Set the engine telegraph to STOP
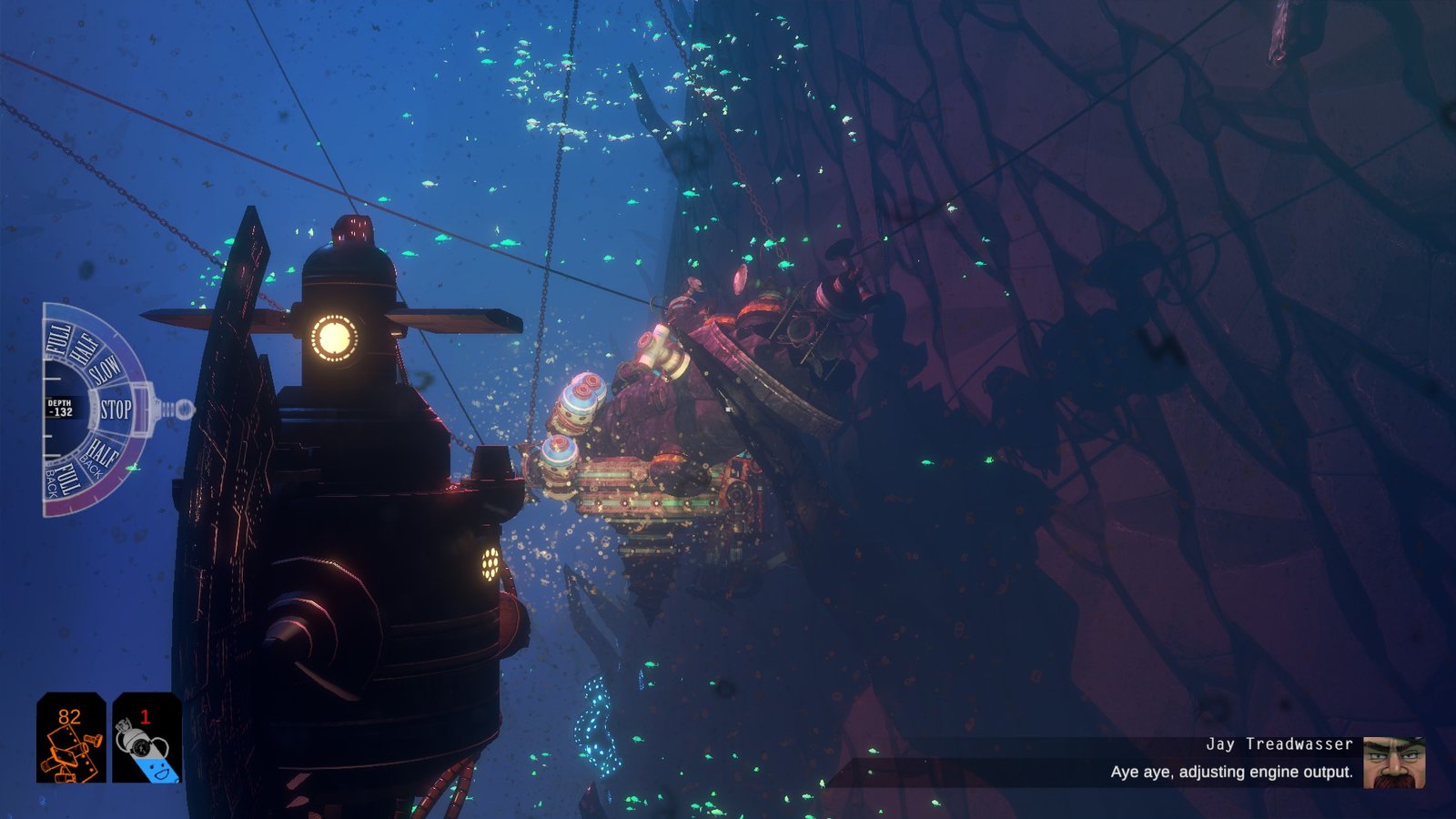 point(116,409)
